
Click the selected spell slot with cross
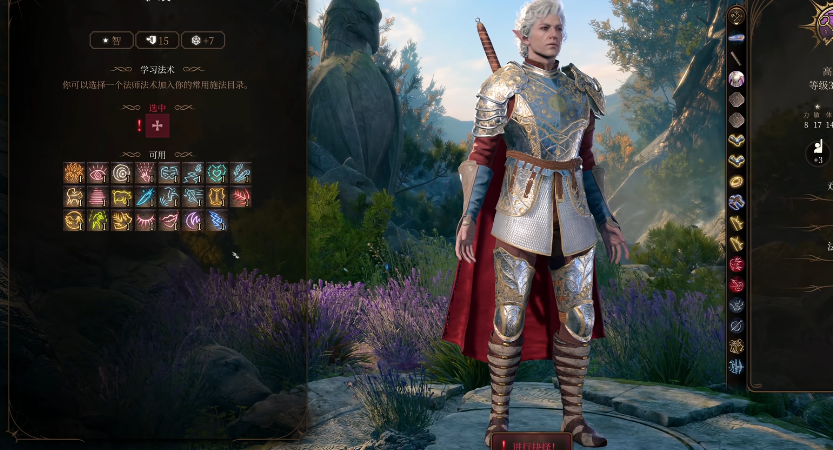pos(157,125)
